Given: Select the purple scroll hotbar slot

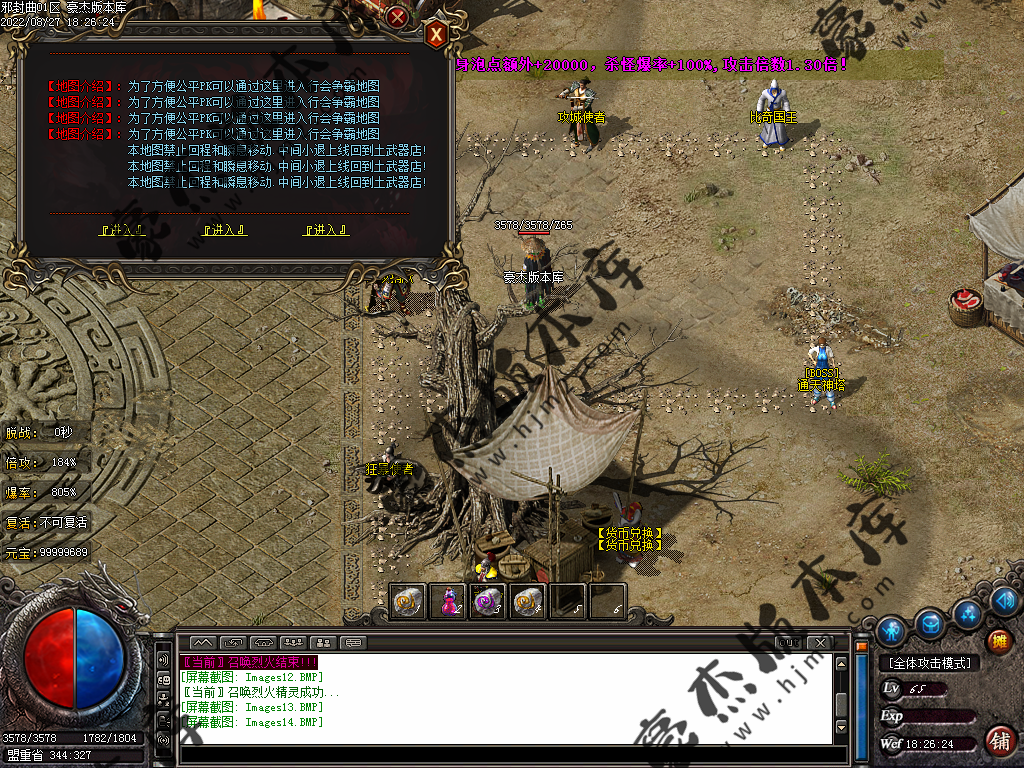Looking at the screenshot, I should [x=489, y=602].
